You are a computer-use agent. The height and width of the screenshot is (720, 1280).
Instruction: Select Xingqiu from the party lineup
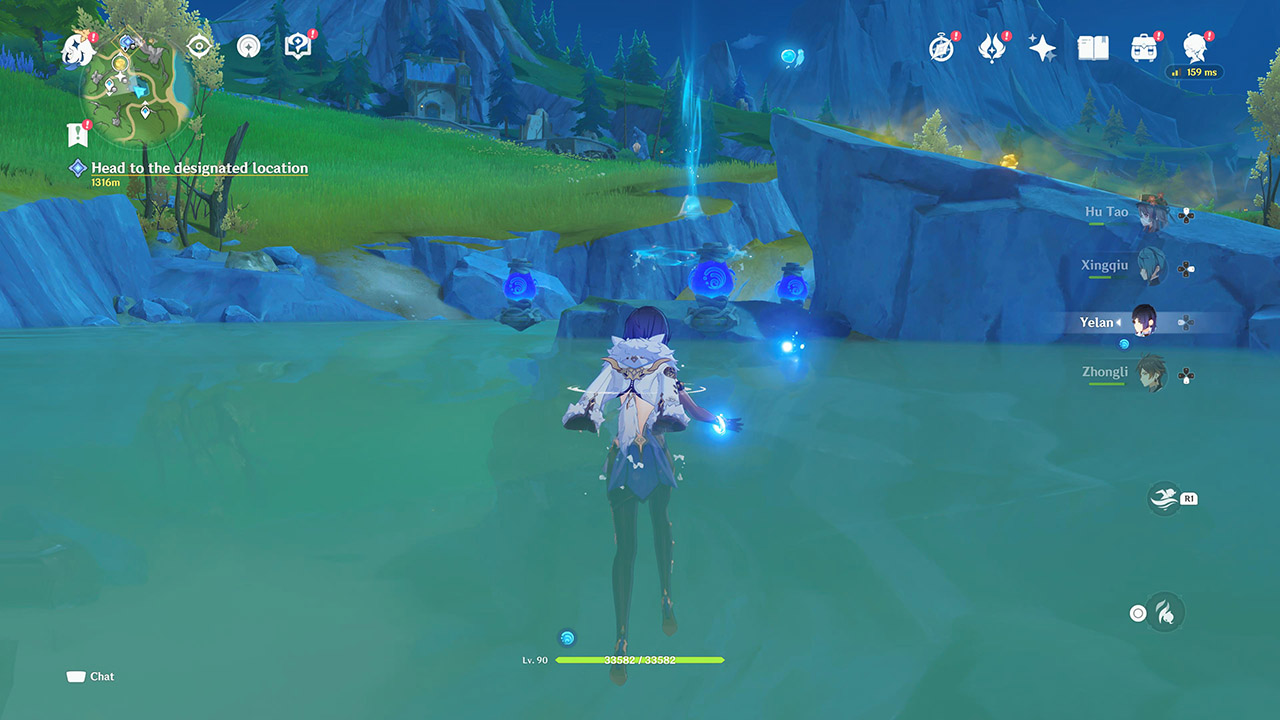coord(1149,266)
